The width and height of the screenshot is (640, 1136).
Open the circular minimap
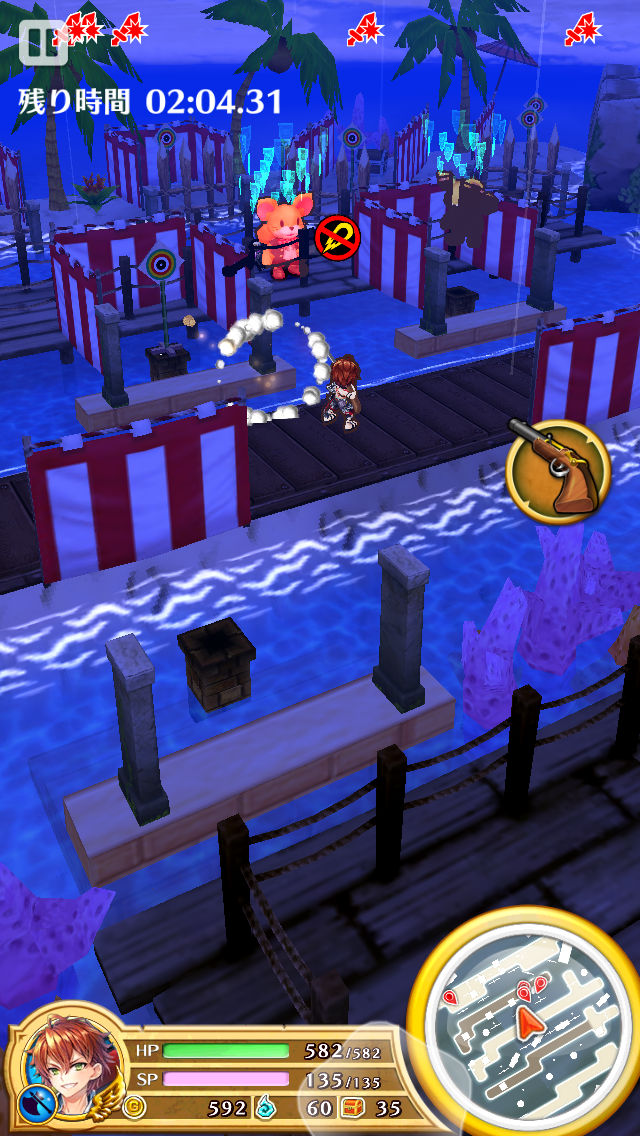[x=527, y=1022]
